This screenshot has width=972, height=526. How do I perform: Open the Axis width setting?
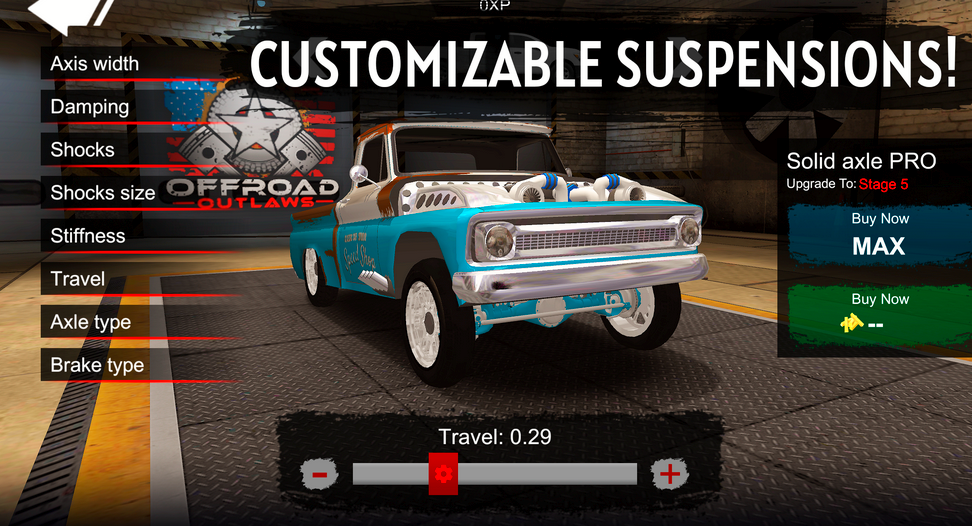[x=96, y=64]
